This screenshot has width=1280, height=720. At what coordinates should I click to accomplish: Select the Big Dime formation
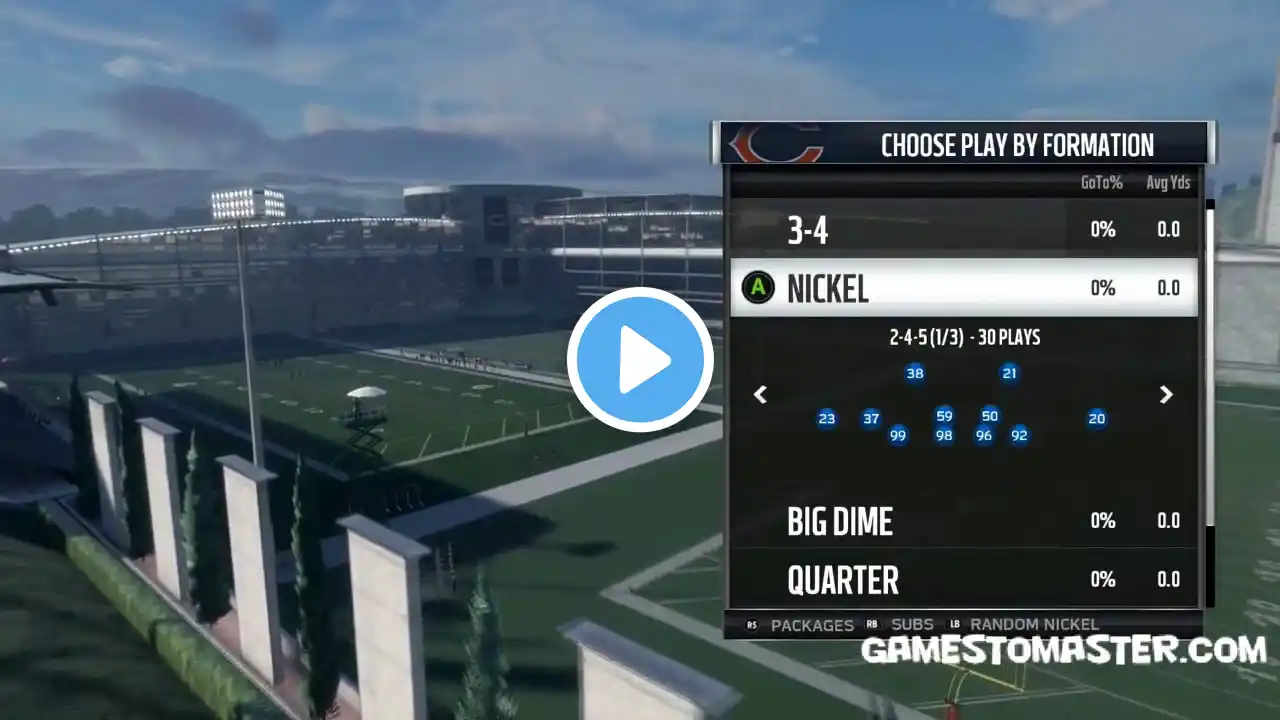(x=962, y=520)
